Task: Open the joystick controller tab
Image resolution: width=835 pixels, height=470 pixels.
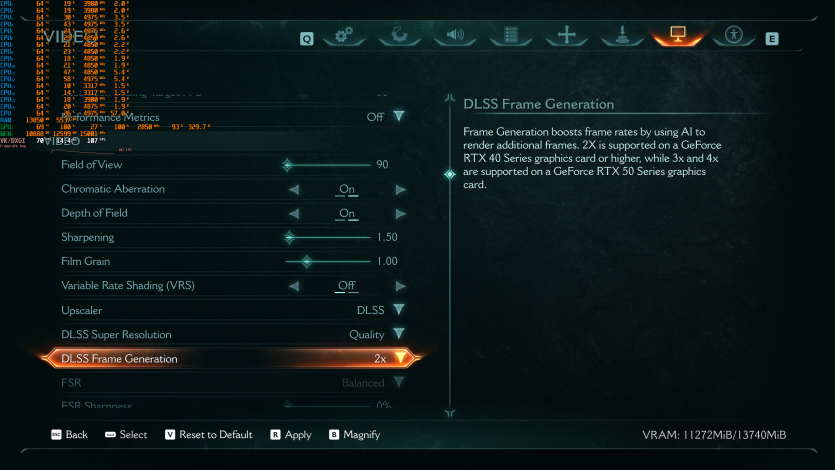Action: [x=622, y=36]
